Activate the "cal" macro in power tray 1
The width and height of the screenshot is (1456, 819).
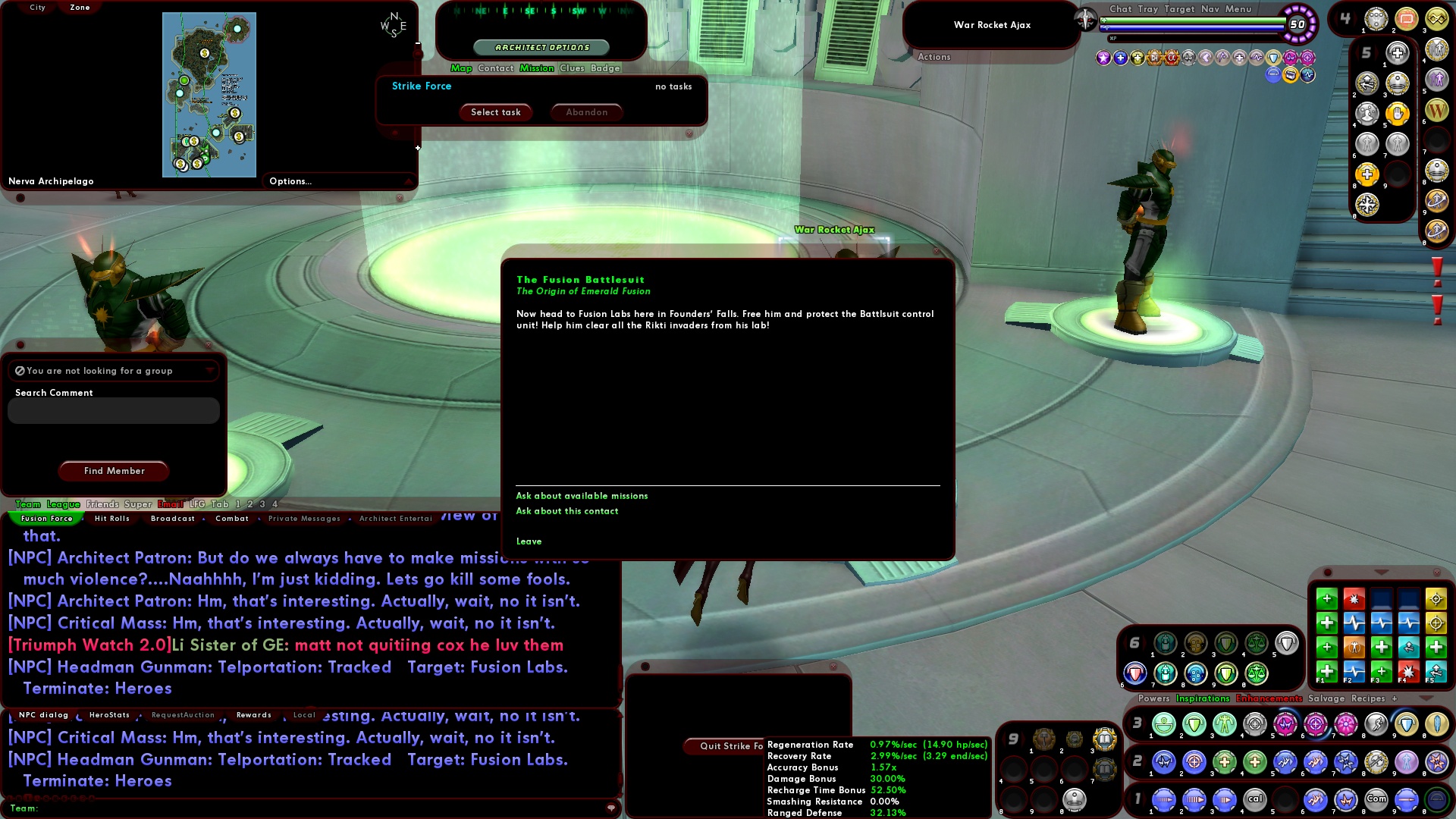click(x=1254, y=800)
